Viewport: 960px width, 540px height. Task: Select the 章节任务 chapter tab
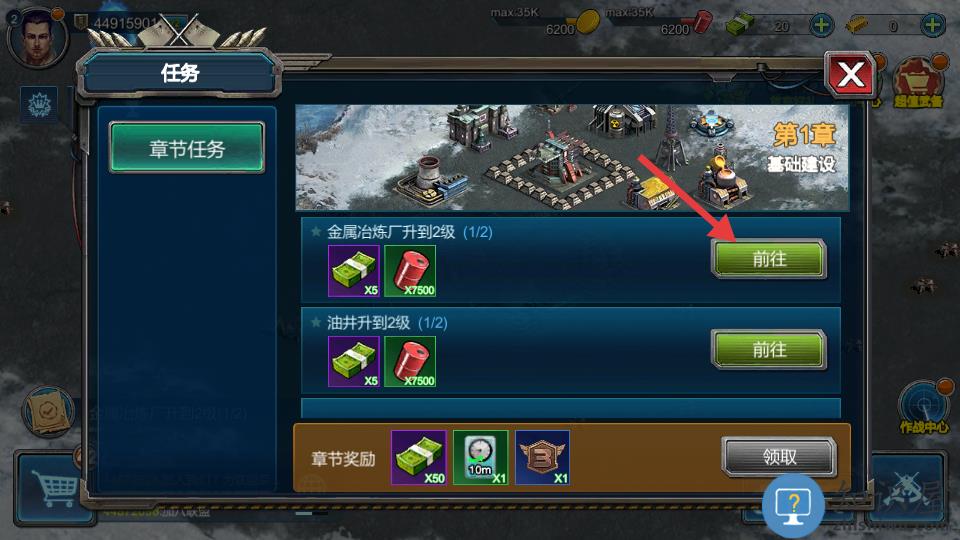[x=187, y=149]
